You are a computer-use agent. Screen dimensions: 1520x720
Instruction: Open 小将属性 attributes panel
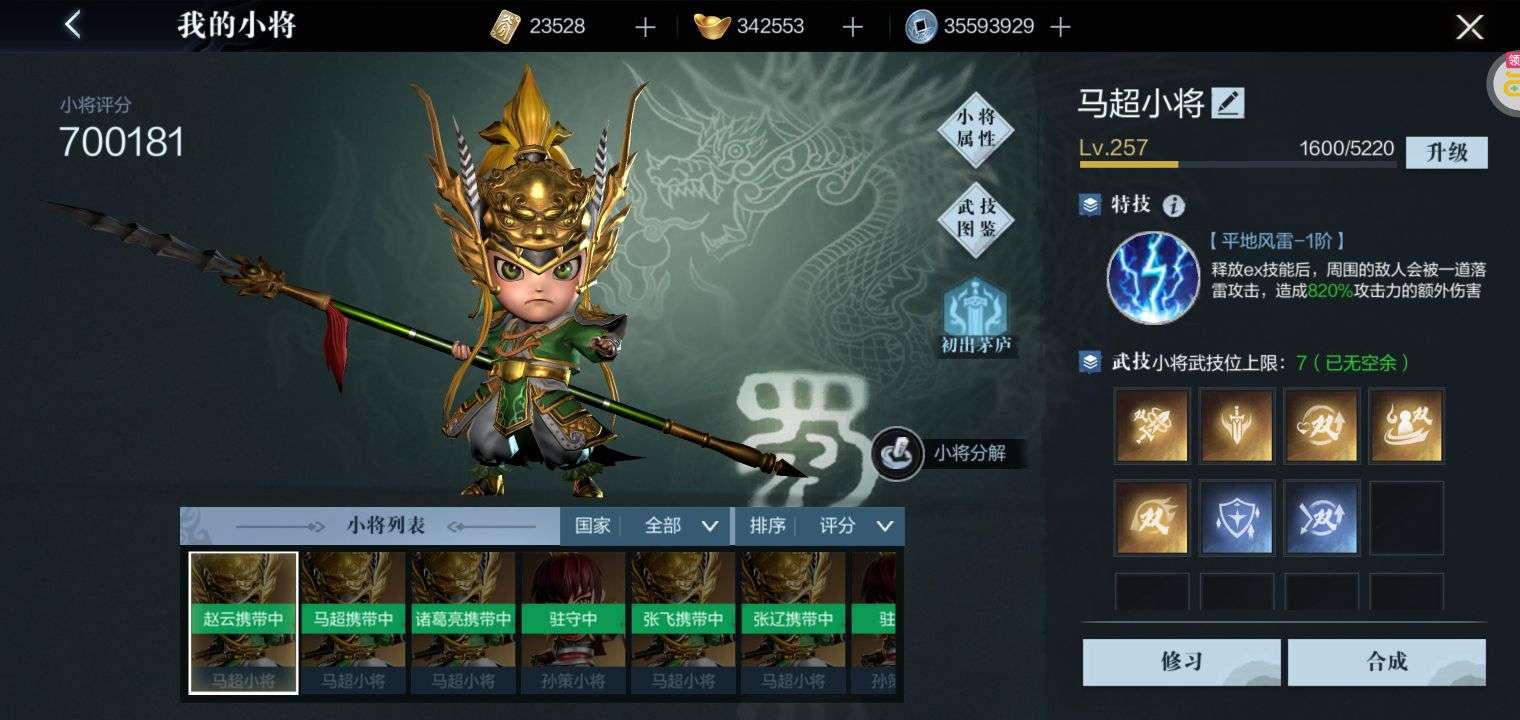pyautogui.click(x=976, y=129)
